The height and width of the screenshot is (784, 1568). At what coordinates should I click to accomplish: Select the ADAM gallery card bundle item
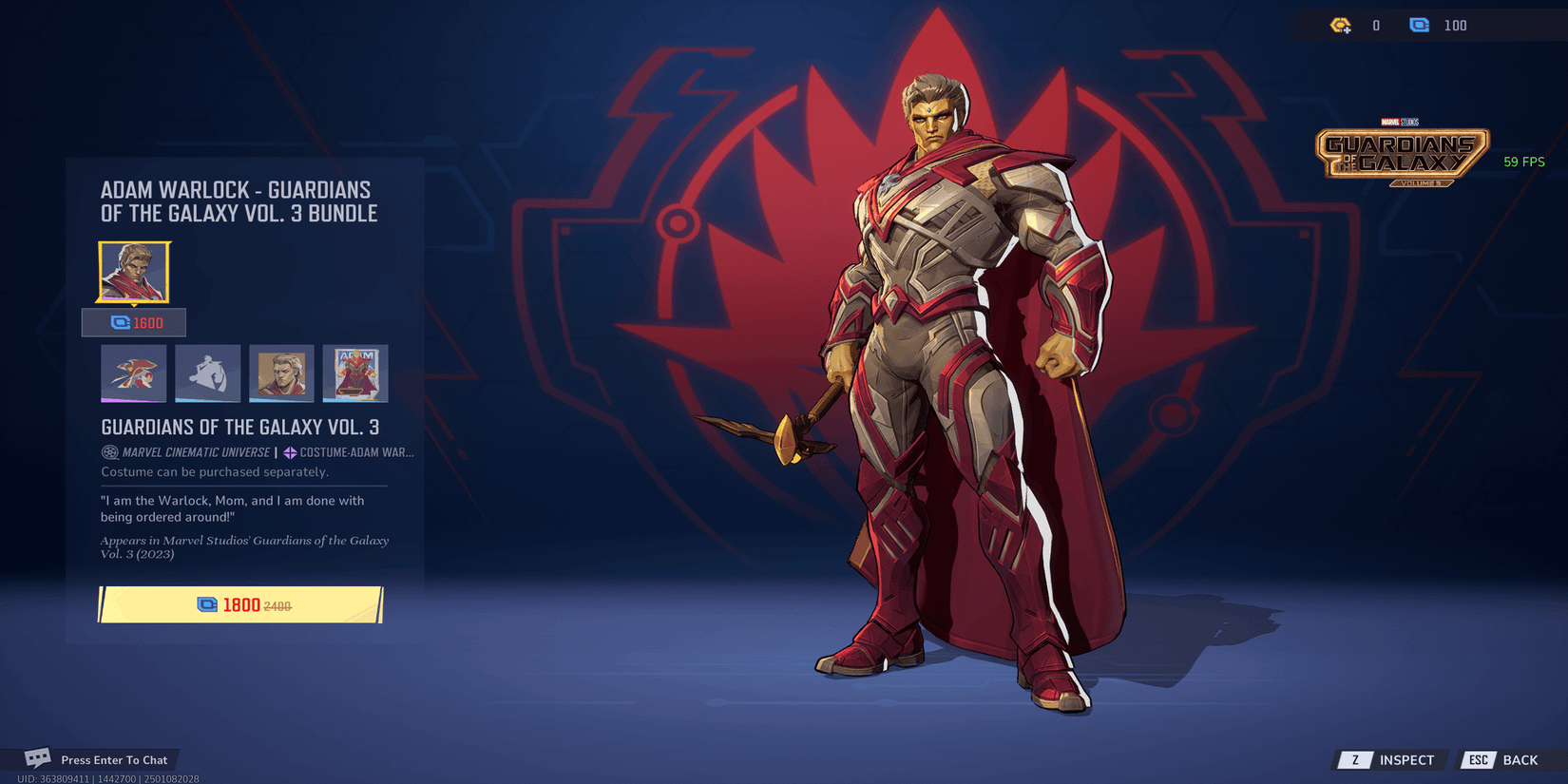click(354, 373)
